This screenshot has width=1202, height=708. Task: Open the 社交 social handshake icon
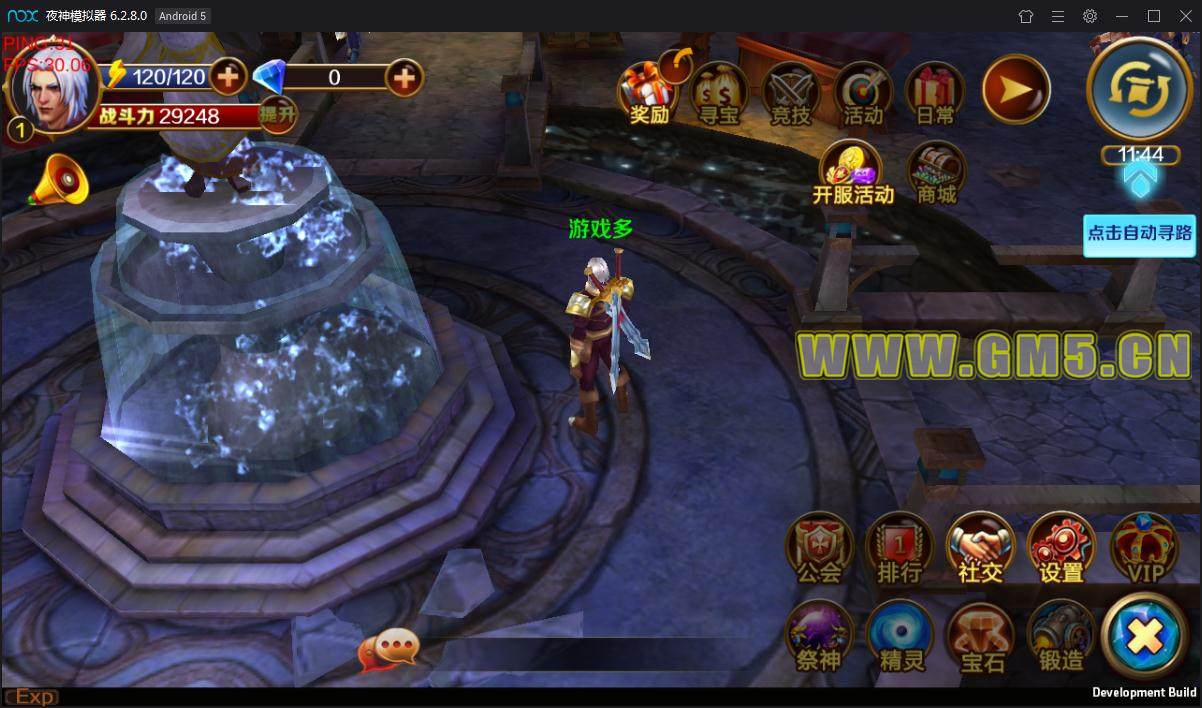tap(980, 549)
